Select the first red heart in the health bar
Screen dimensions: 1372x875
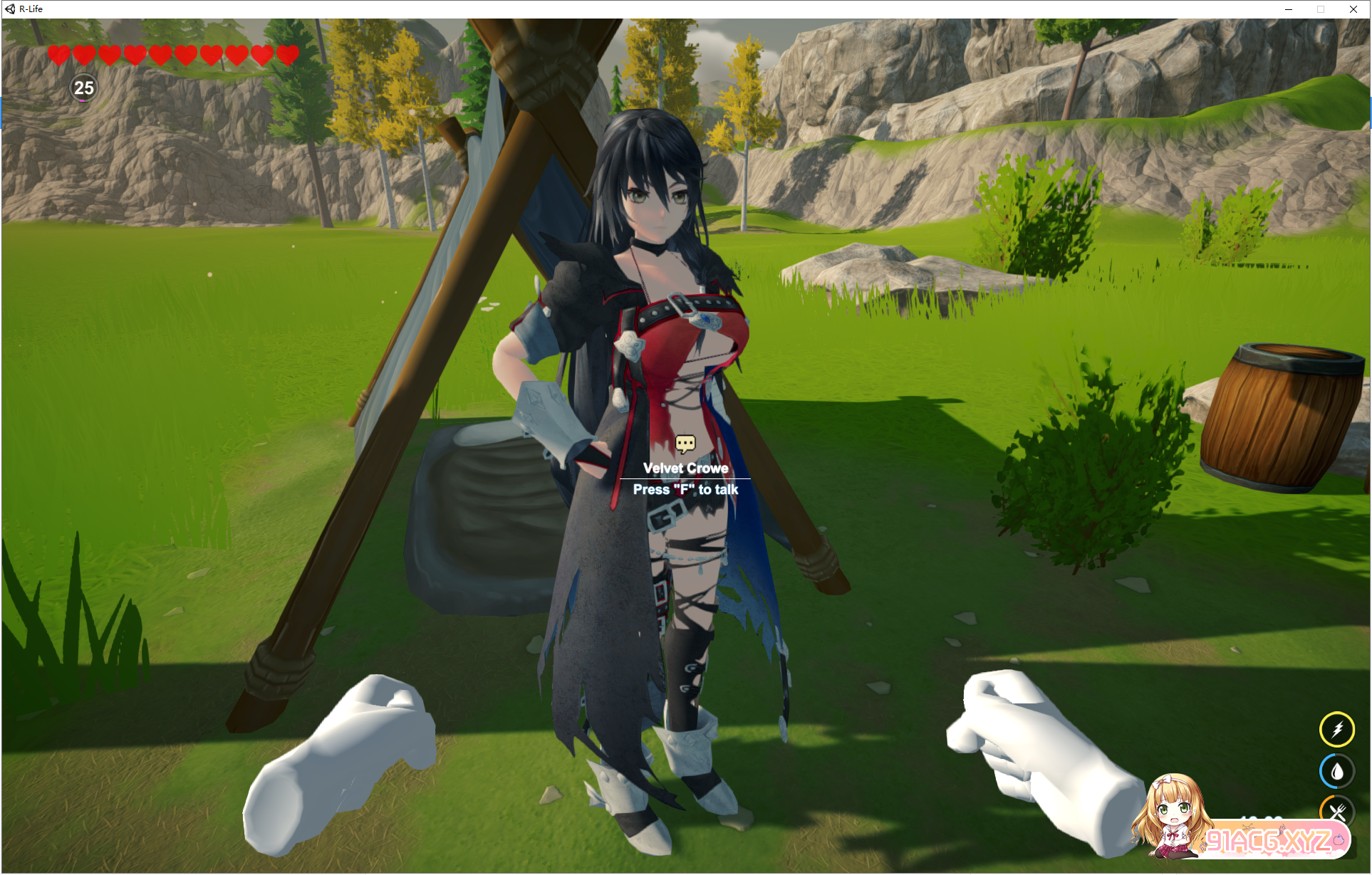58,53
